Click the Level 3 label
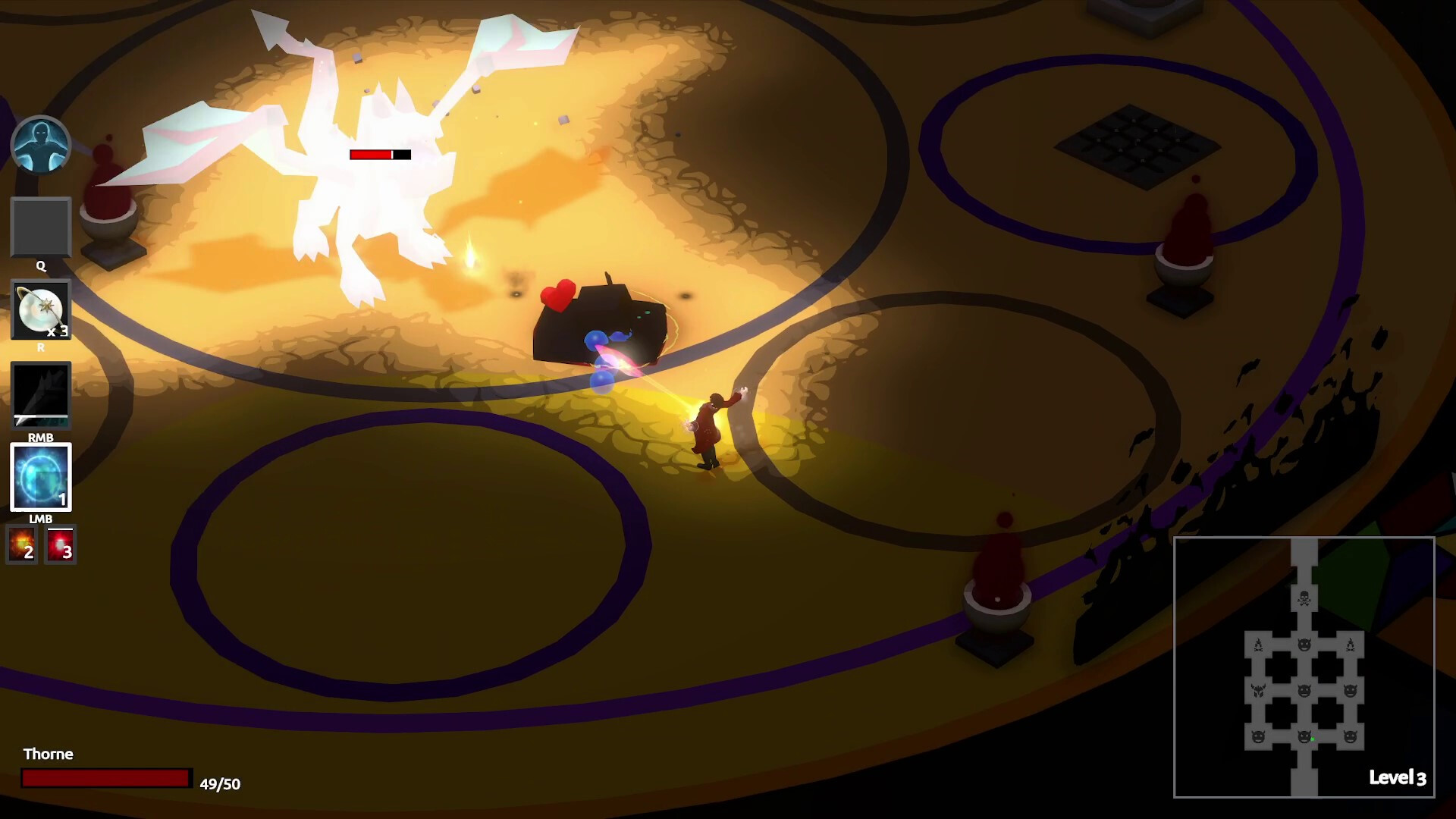1456x819 pixels. coord(1399,778)
